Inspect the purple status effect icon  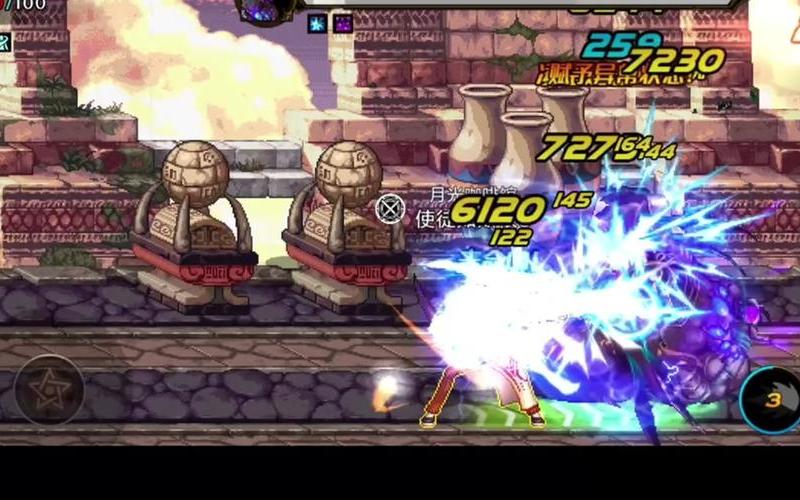tap(343, 23)
